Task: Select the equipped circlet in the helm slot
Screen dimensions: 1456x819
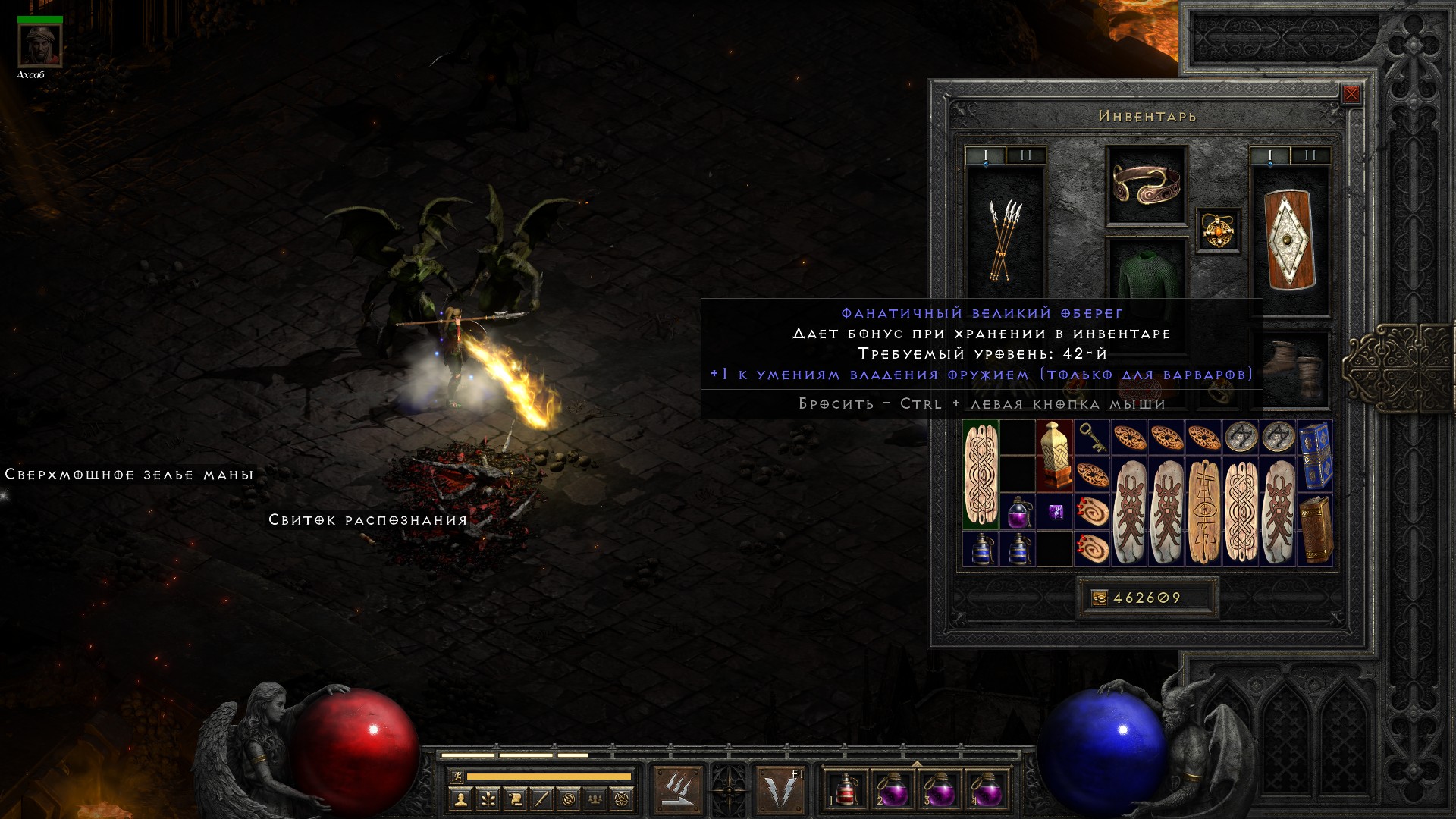Action: [1146, 185]
